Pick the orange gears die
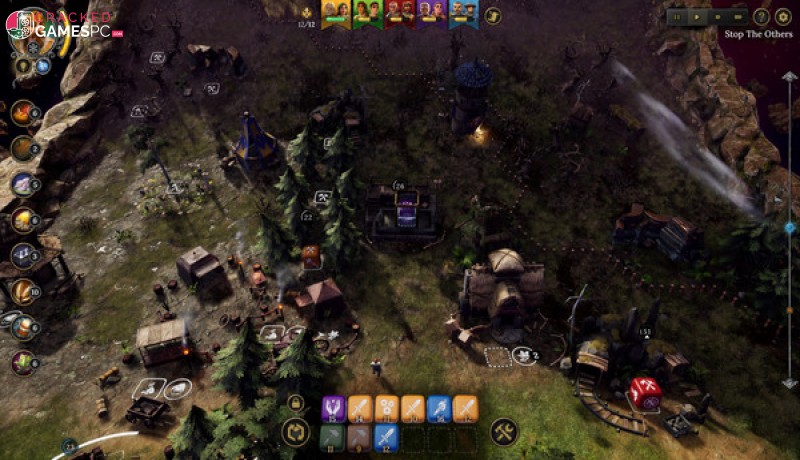 (386, 407)
